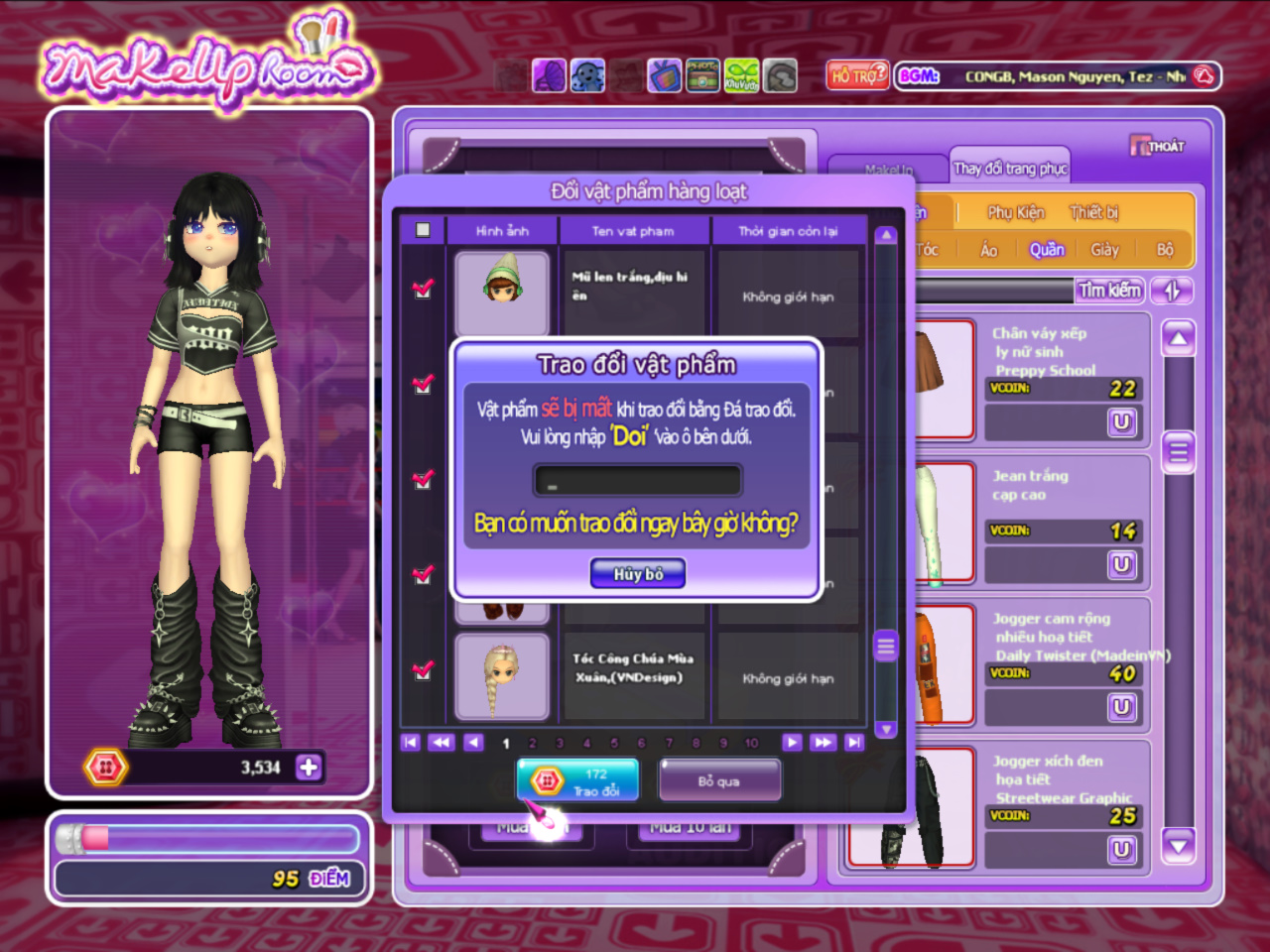Click the Tìm kiếm search button

(x=1110, y=290)
